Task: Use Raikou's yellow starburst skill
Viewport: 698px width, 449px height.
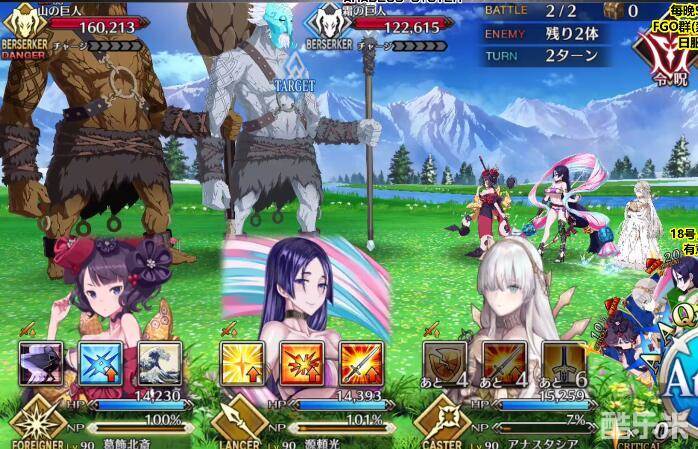Action: coord(241,362)
